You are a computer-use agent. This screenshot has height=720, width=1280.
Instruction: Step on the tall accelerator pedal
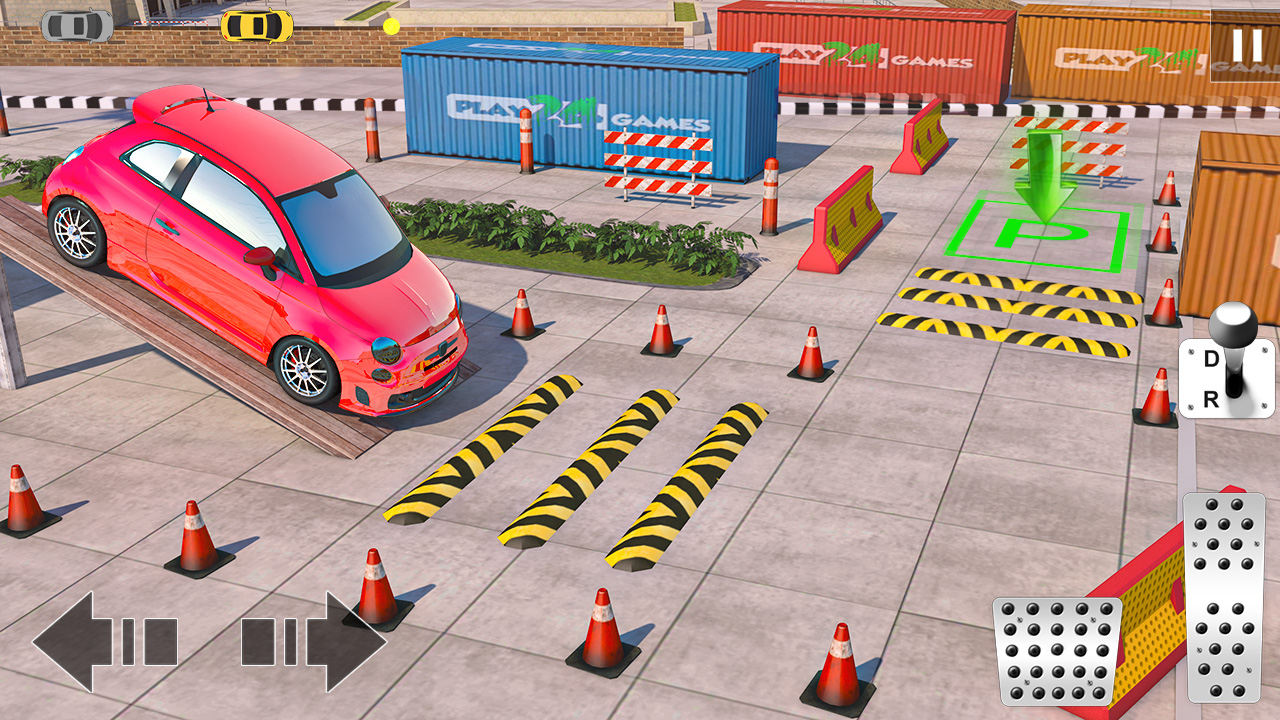(x=1222, y=597)
